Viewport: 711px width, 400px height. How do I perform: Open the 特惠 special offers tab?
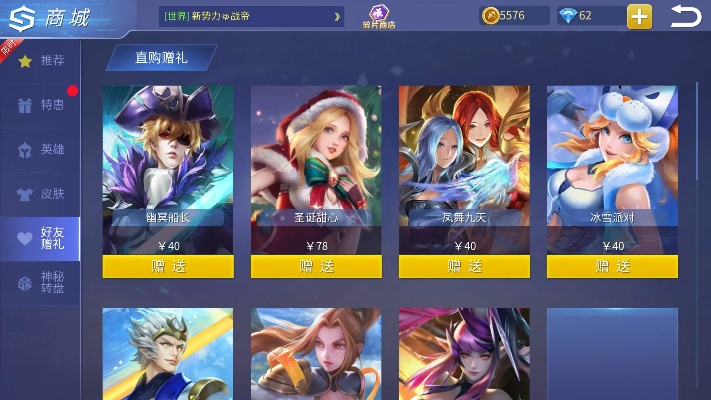click(41, 105)
